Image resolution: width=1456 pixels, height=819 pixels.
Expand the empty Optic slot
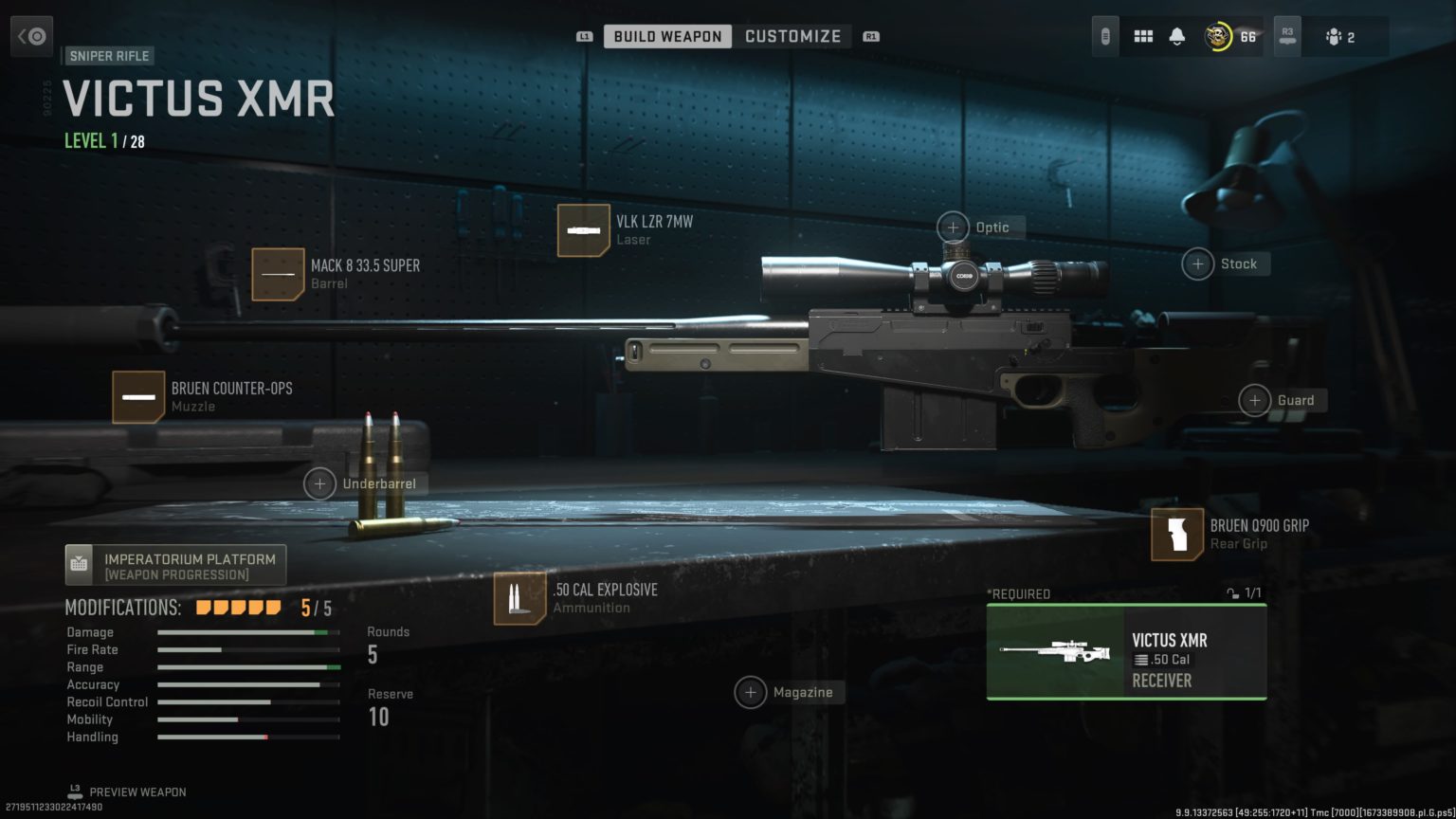953,227
